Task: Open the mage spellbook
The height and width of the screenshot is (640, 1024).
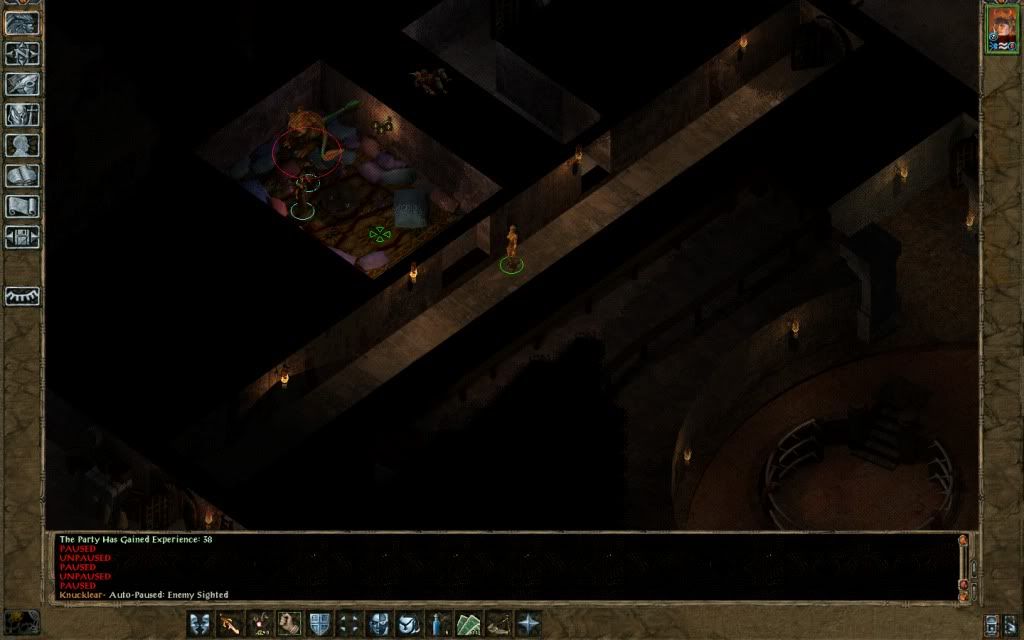Action: [x=22, y=177]
